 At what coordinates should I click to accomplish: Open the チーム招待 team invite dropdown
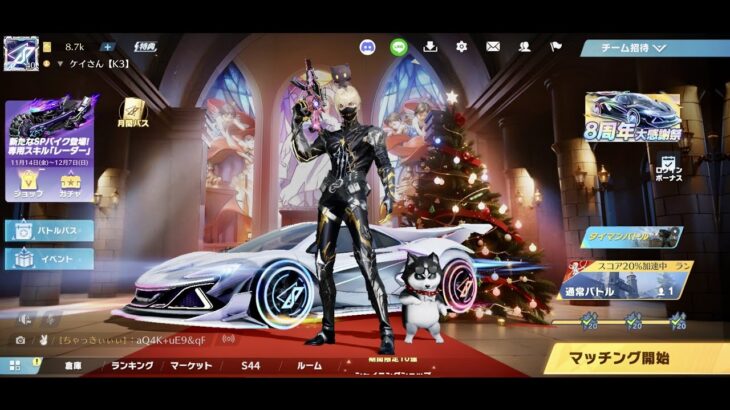click(655, 48)
